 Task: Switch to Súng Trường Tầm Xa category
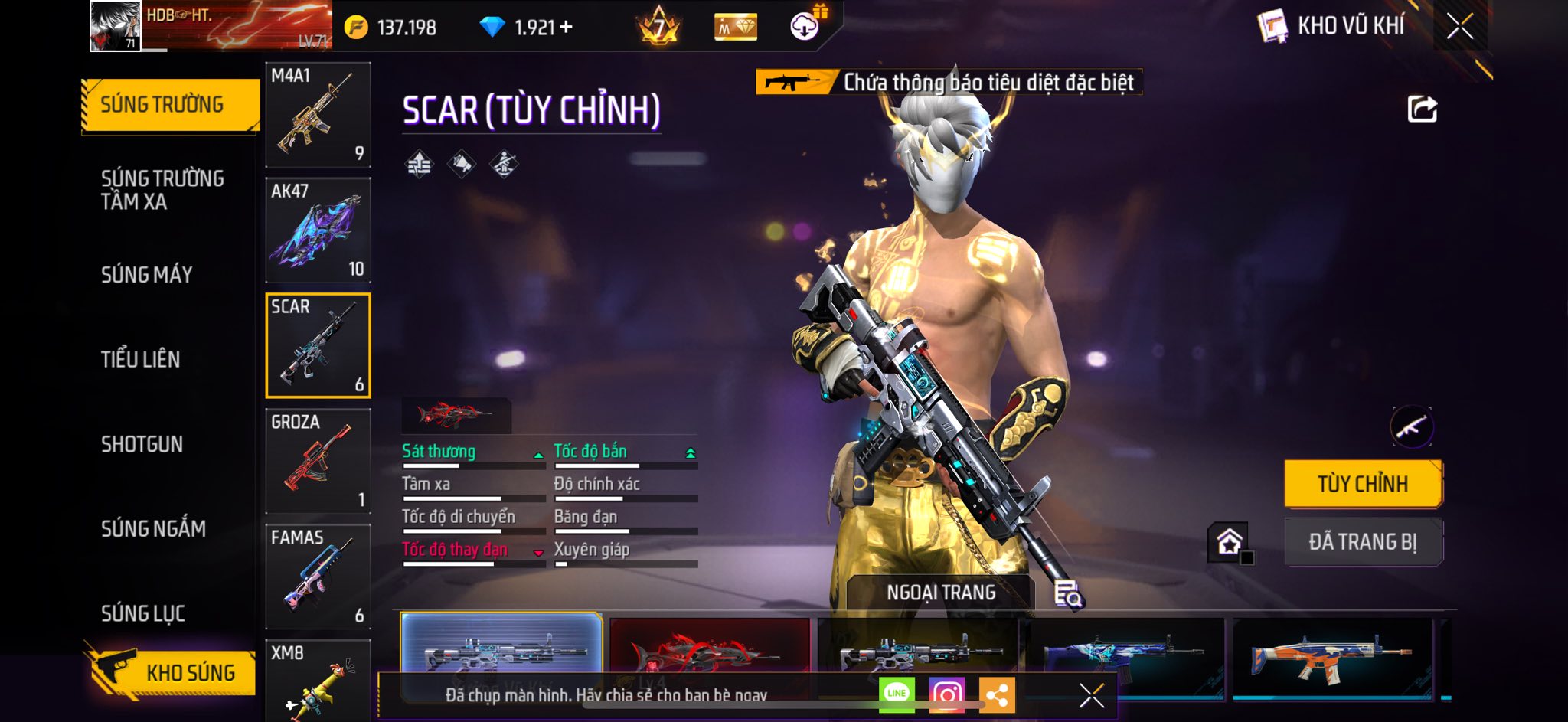162,190
